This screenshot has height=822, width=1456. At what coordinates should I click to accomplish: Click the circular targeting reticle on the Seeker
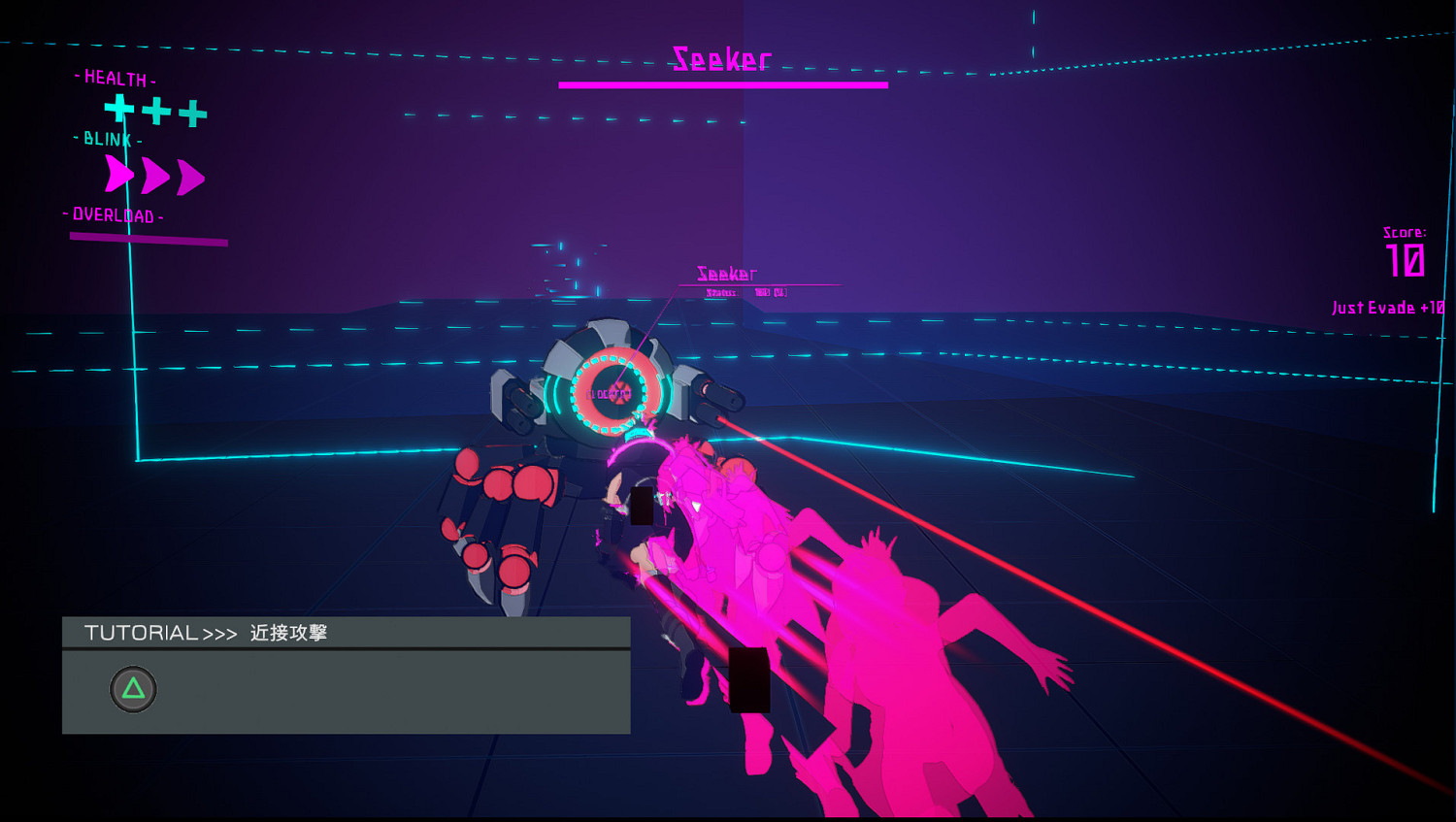pos(609,393)
